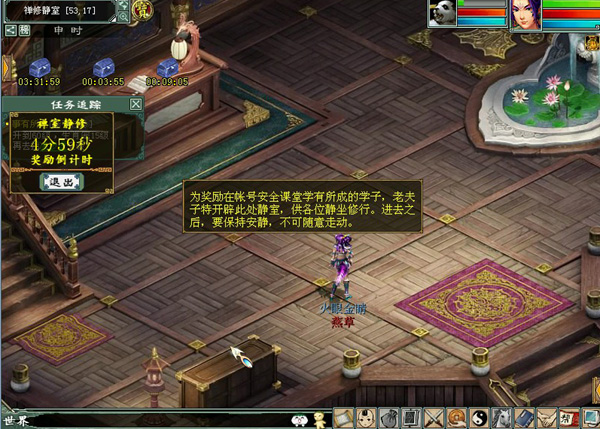The image size is (600, 429).
Task: Expand the yellow arrow tab on left edge
Action: click(x=4, y=68)
